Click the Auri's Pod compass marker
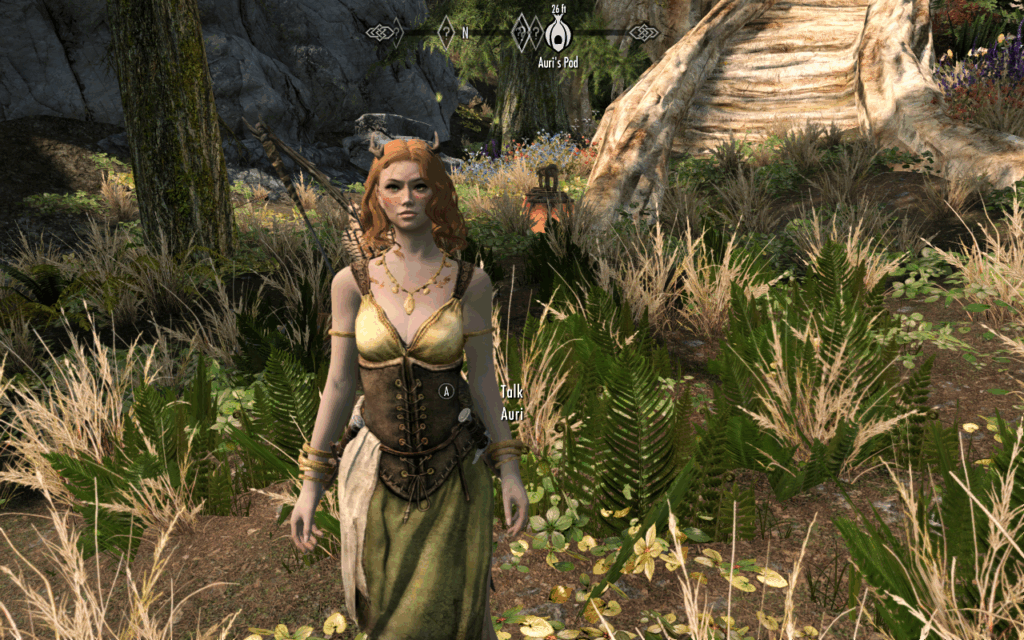This screenshot has height=640, width=1024. [x=558, y=33]
